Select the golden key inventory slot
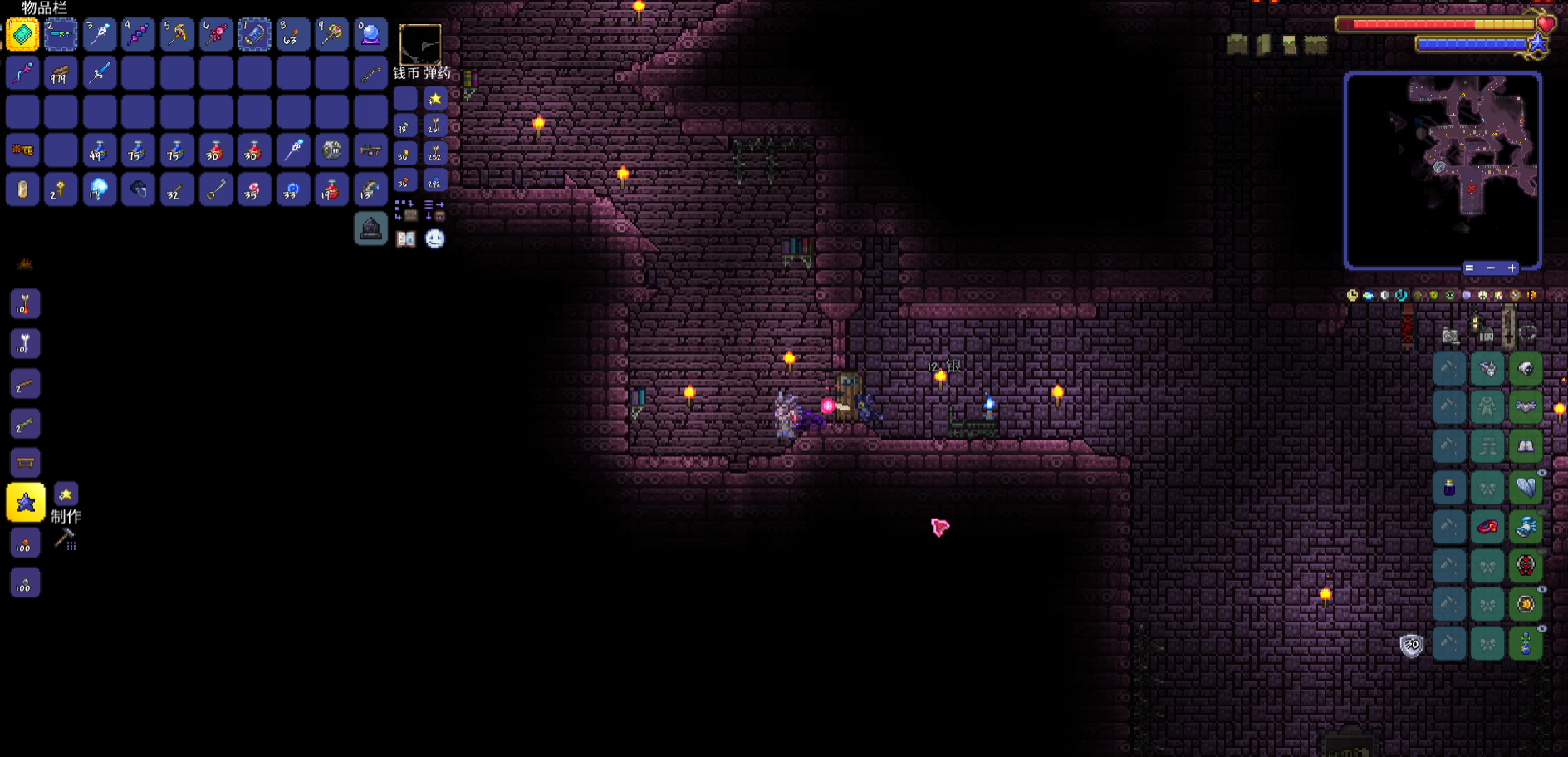Screen dimensions: 1568x757 pyautogui.click(x=61, y=190)
